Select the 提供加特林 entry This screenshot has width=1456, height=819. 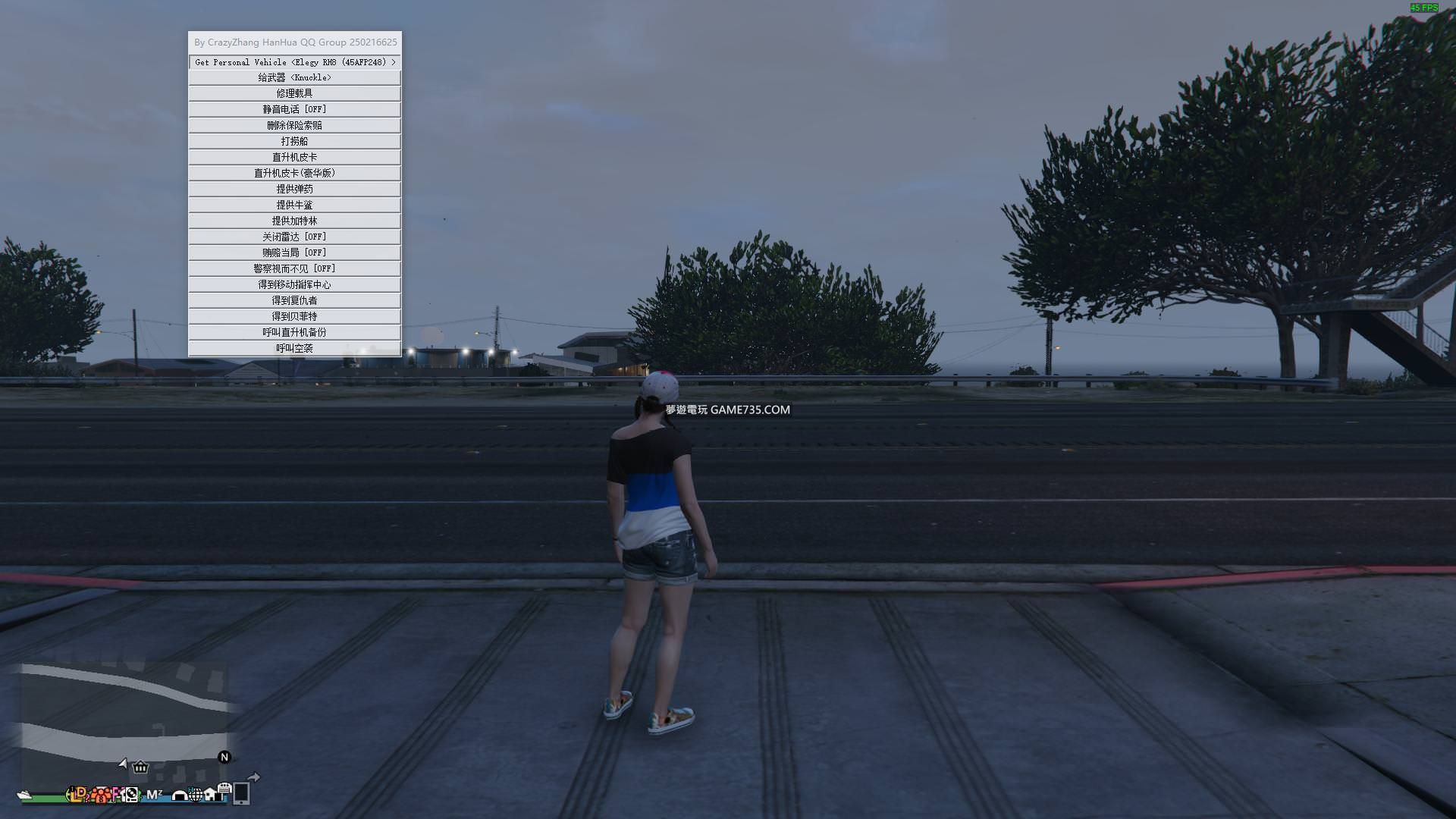tap(294, 221)
